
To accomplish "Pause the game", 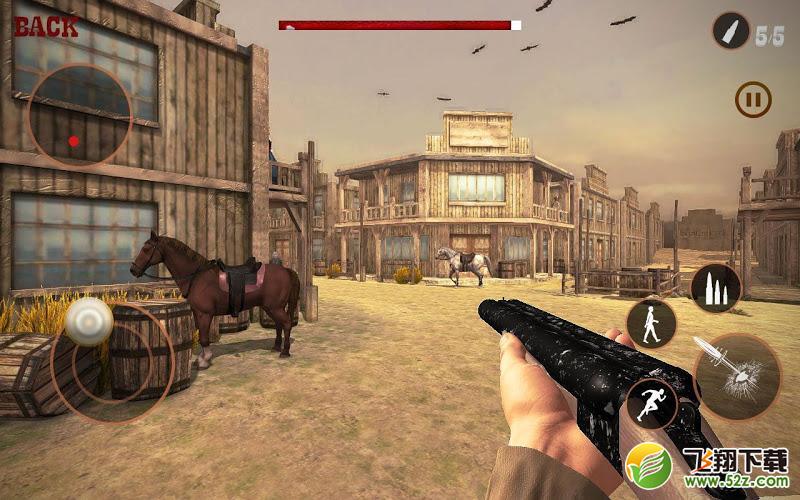I will [x=753, y=99].
